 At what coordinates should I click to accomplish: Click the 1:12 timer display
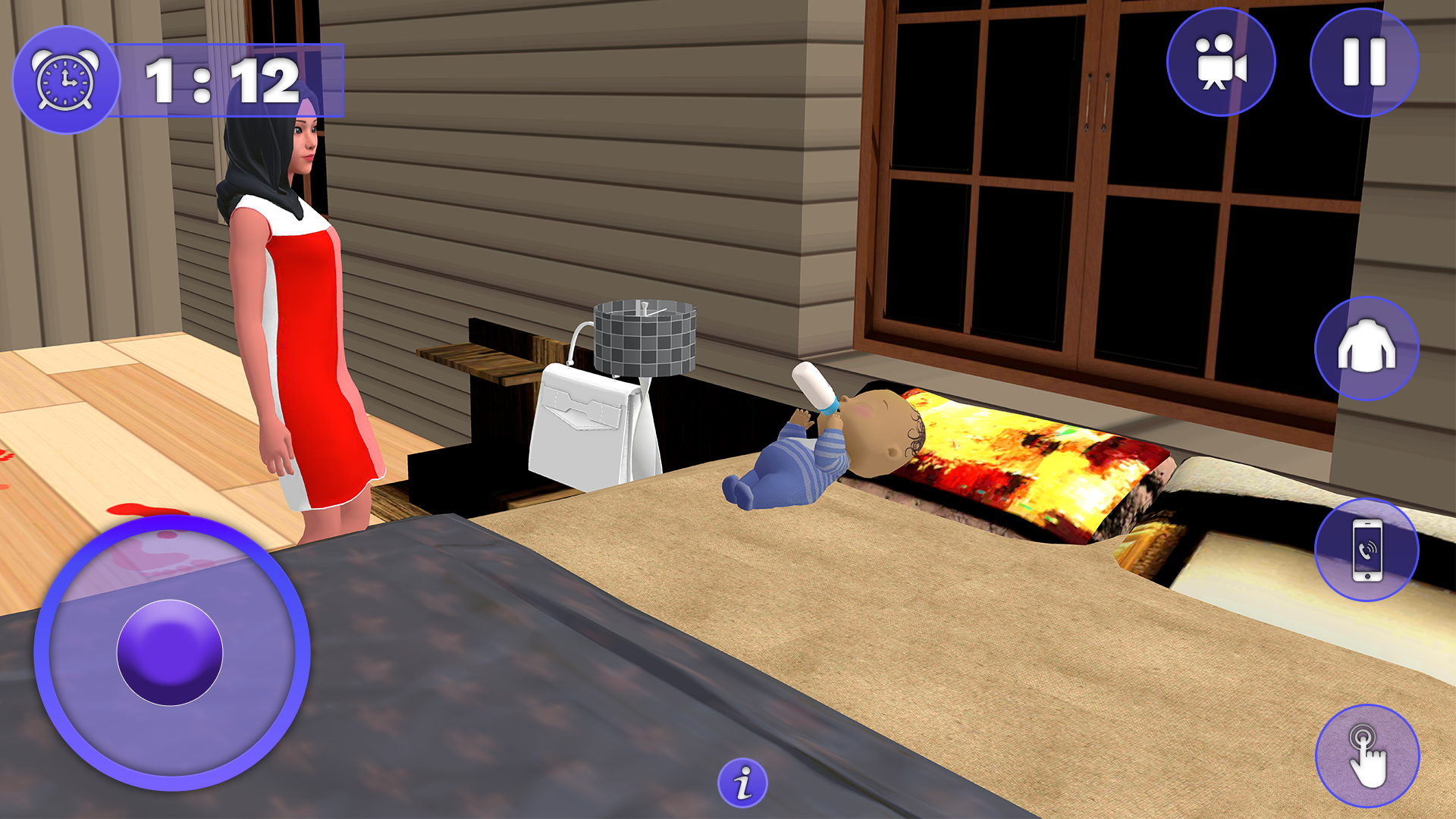pos(224,81)
